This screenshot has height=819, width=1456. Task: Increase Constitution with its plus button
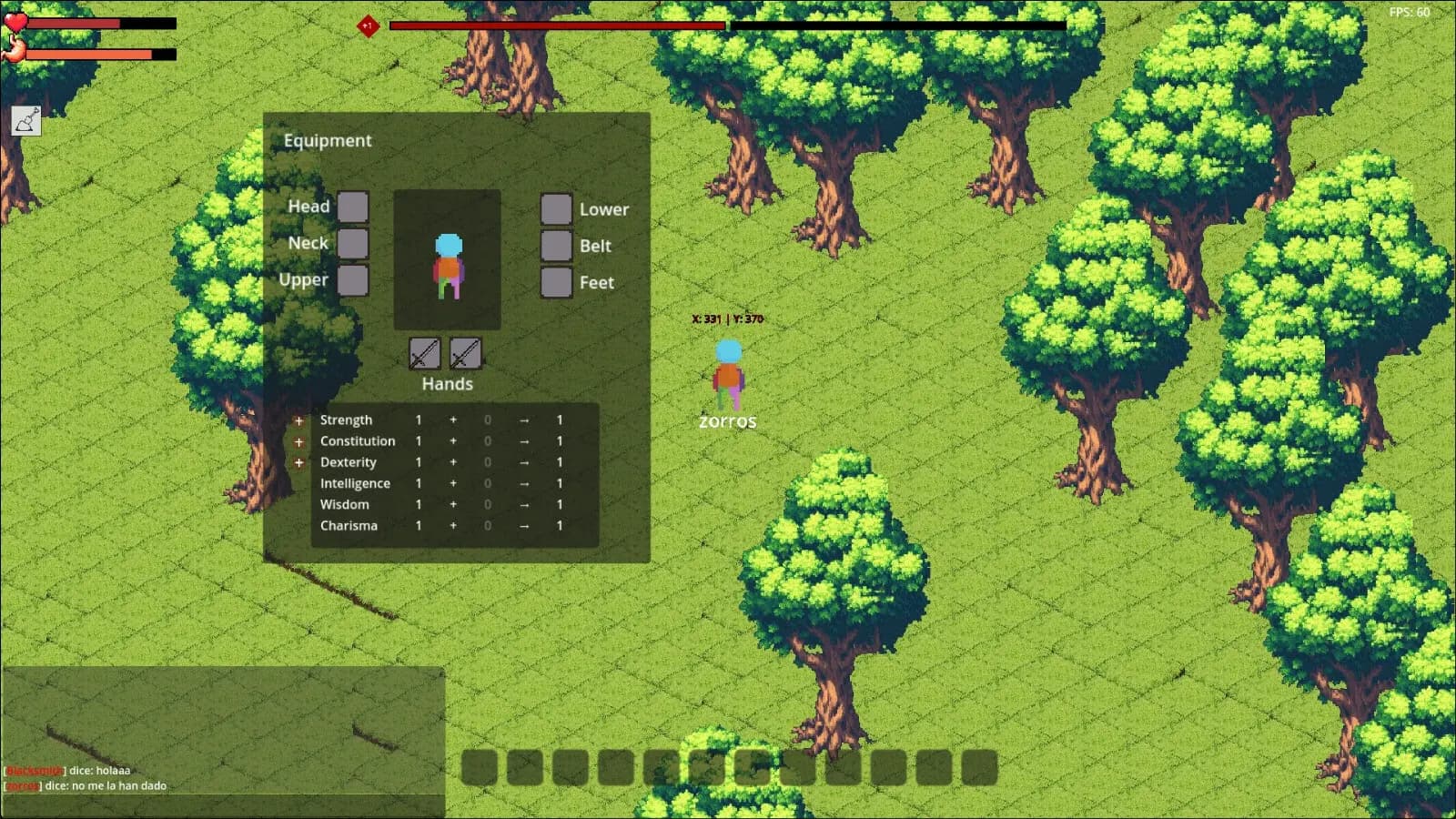click(x=299, y=440)
